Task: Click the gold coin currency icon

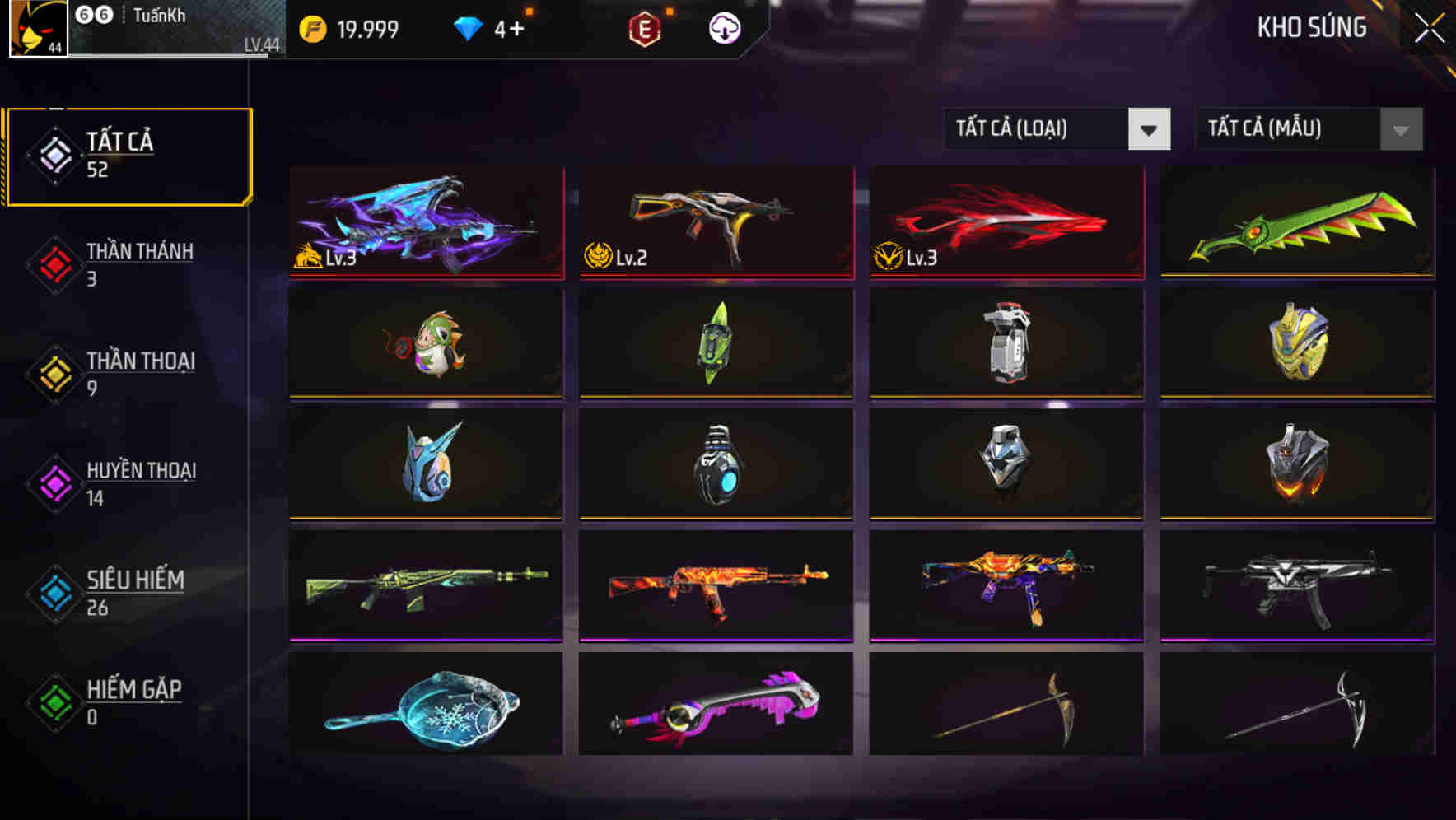Action: 314,29
